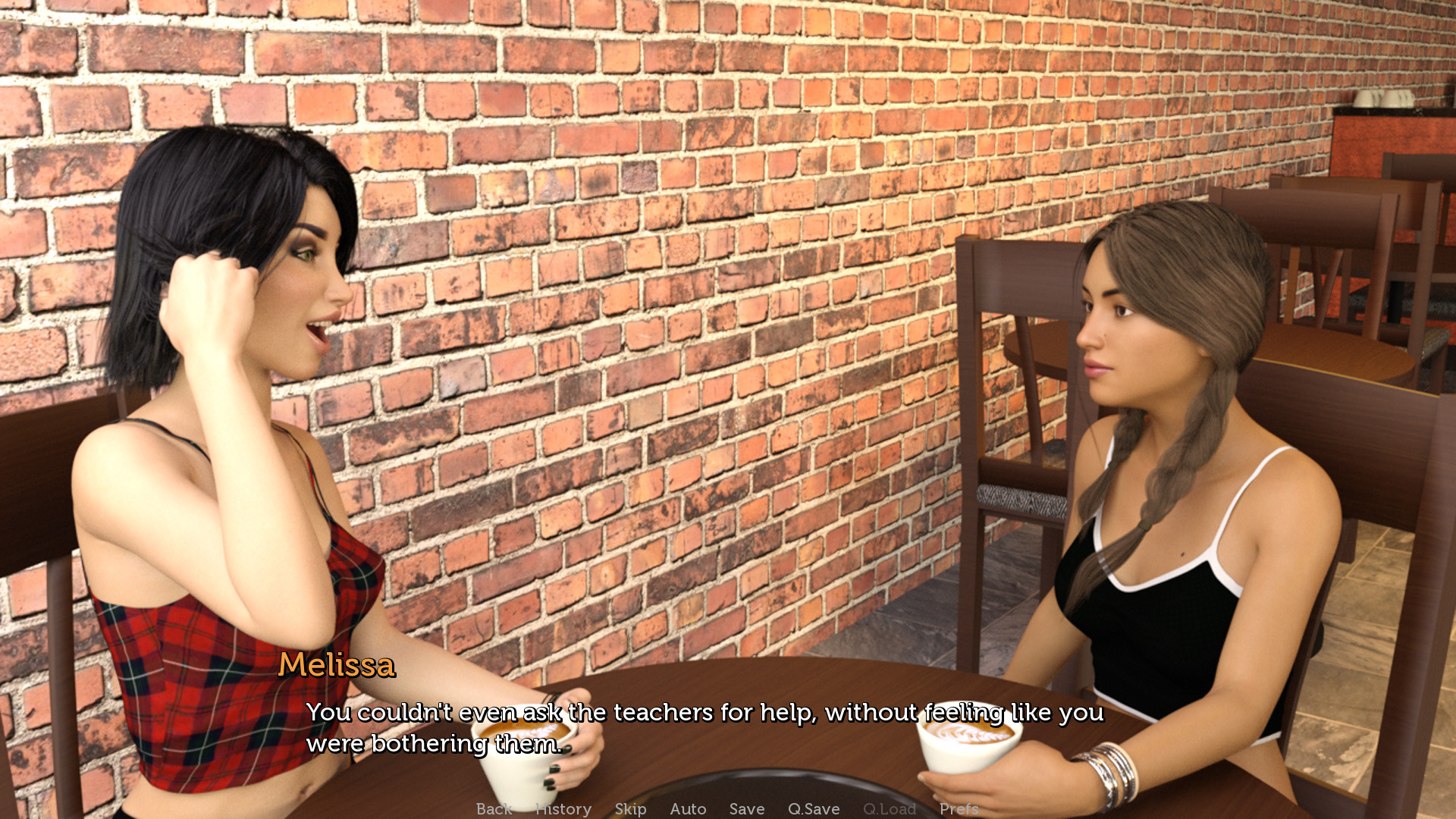Screen dimensions: 1456x819
Task: Click the brick wall background
Action: 682,227
